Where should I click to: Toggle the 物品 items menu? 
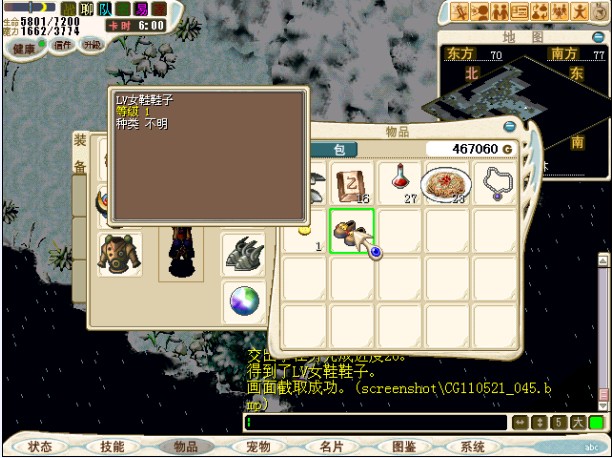[185, 447]
